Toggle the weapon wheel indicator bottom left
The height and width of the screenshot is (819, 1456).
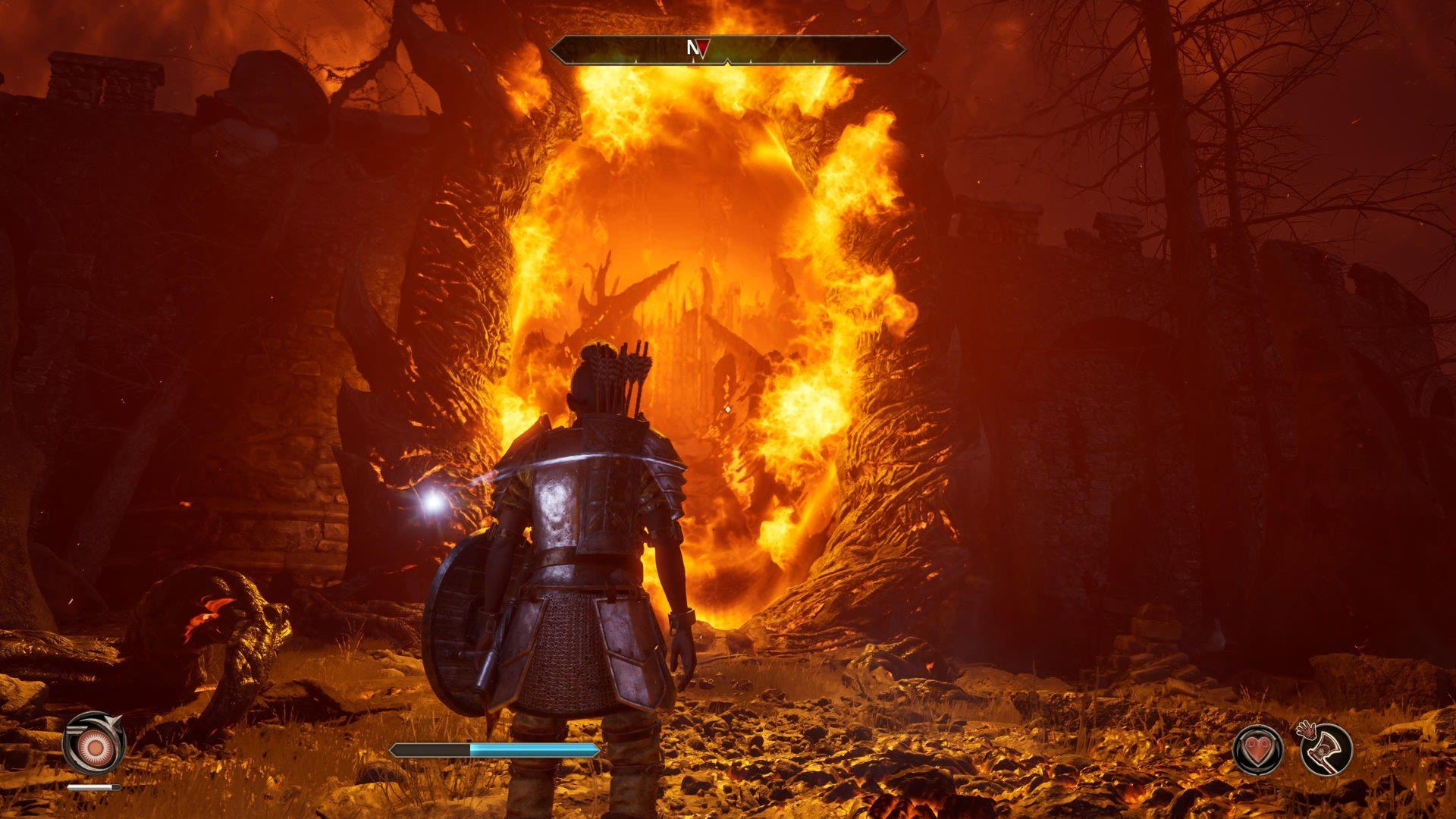pos(95,747)
